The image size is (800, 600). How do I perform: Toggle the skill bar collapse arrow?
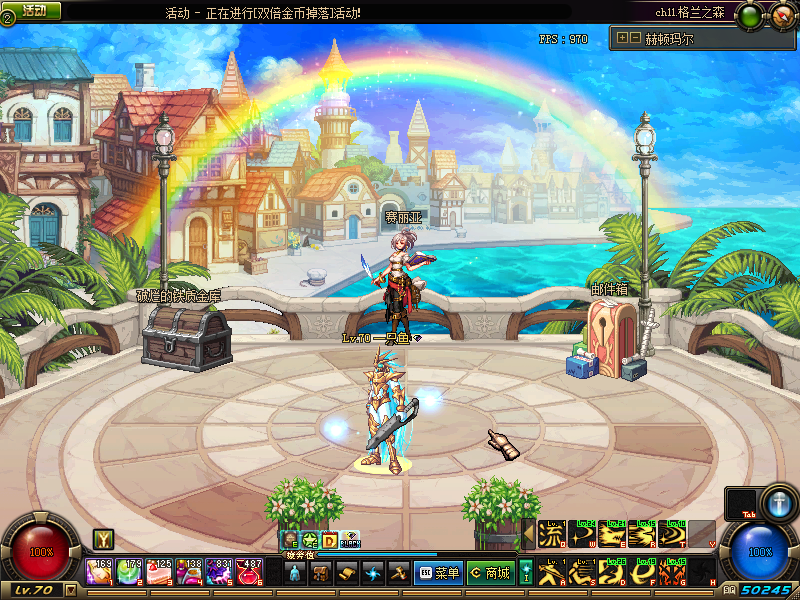(528, 535)
